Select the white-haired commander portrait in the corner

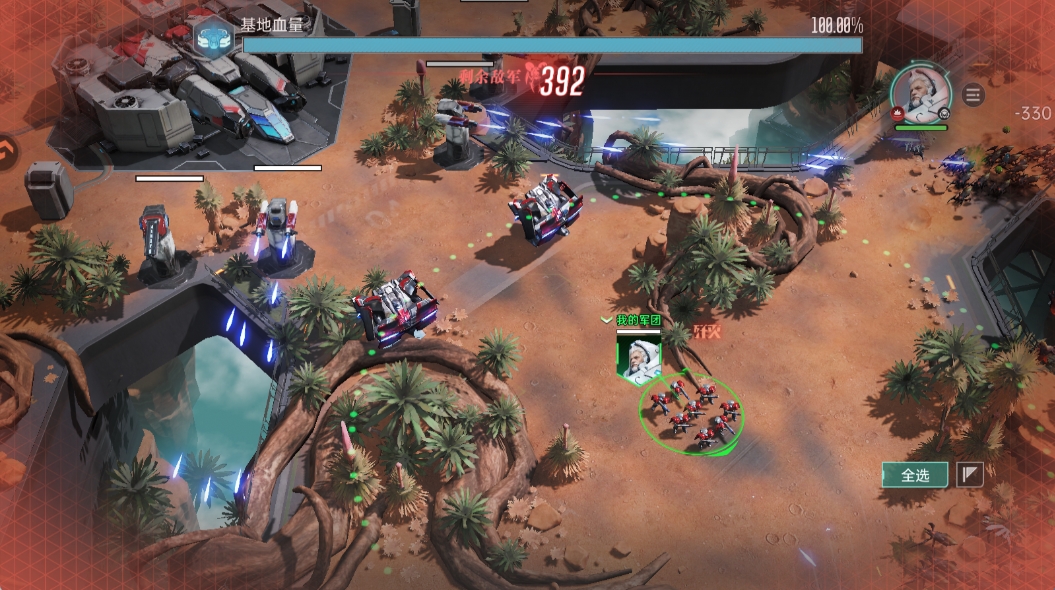(x=919, y=91)
